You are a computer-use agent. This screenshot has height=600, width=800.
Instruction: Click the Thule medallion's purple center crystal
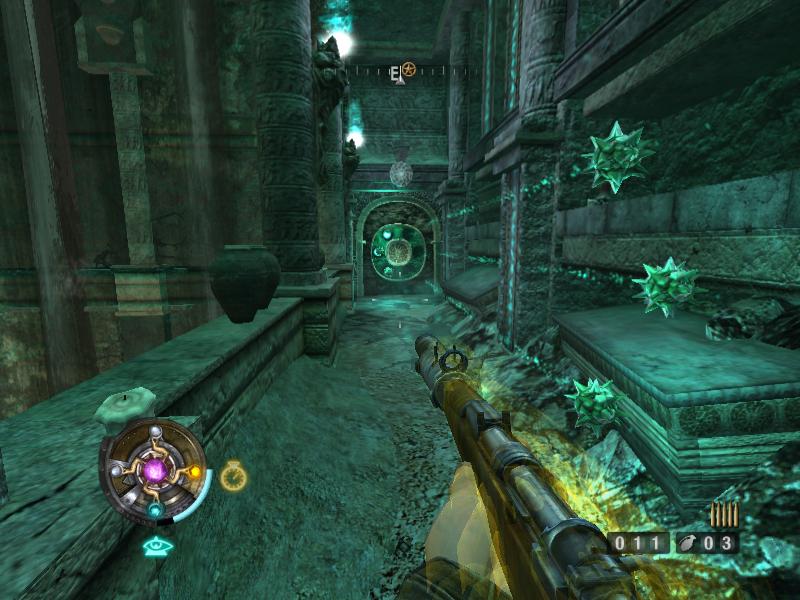coord(157,470)
